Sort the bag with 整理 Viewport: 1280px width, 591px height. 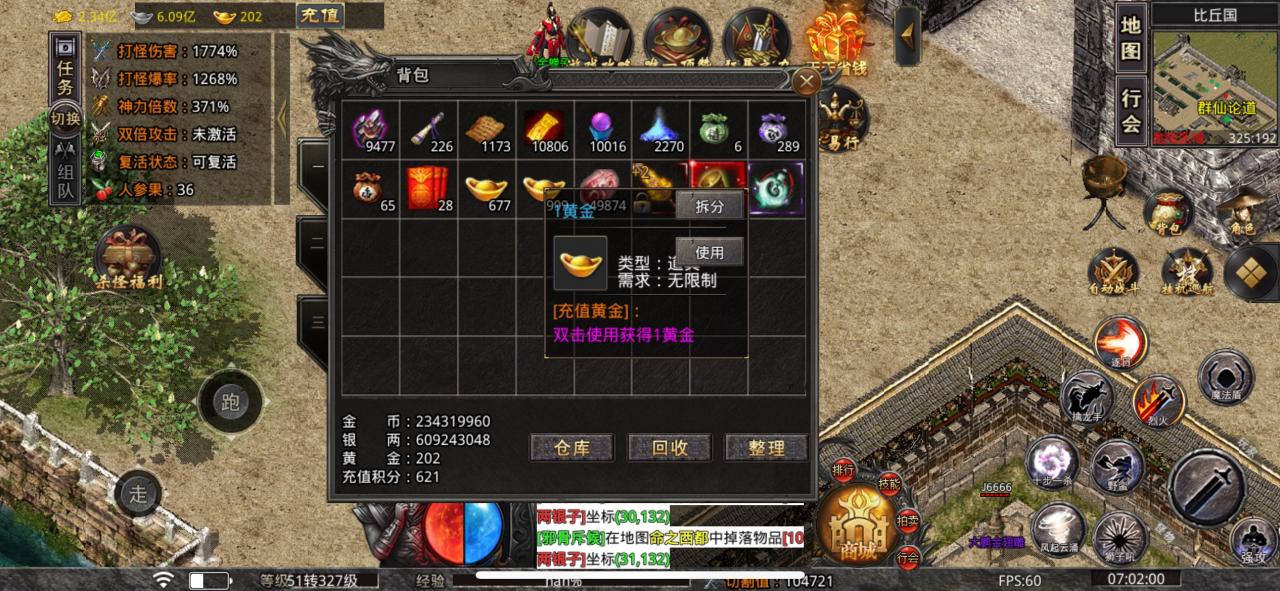pos(766,448)
